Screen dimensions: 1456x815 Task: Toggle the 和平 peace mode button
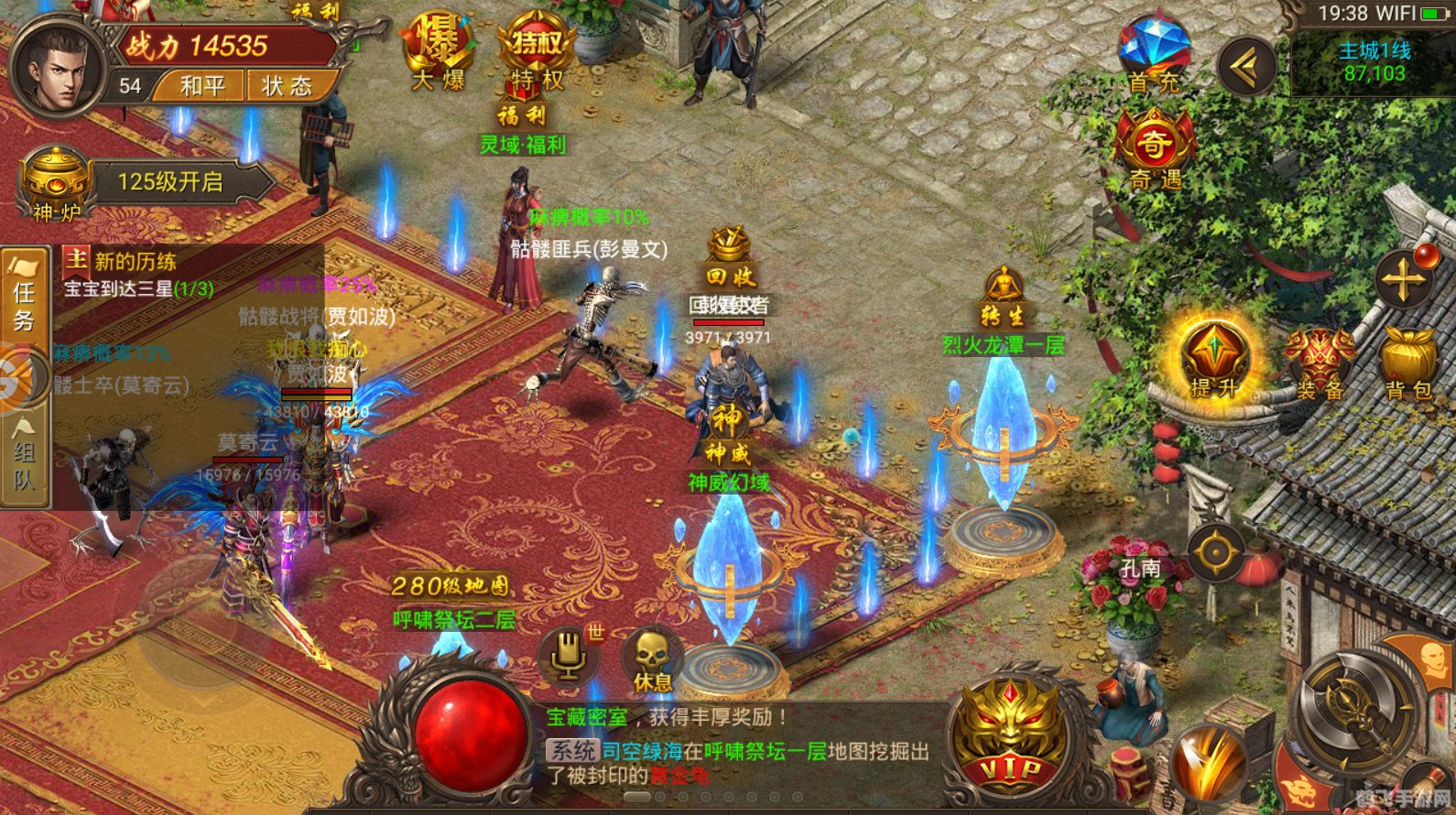tap(201, 86)
